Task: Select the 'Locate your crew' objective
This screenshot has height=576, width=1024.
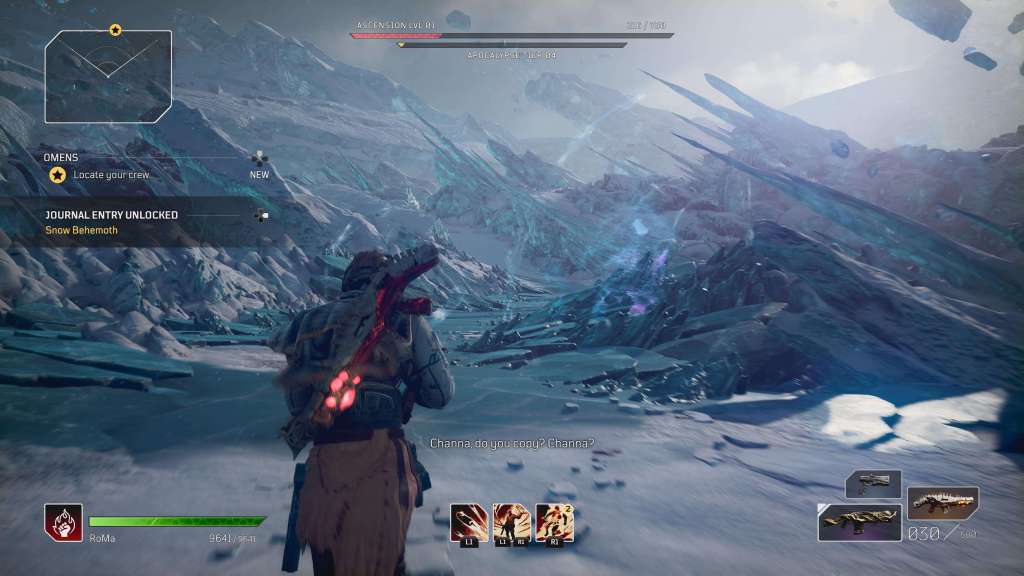Action: [109, 174]
